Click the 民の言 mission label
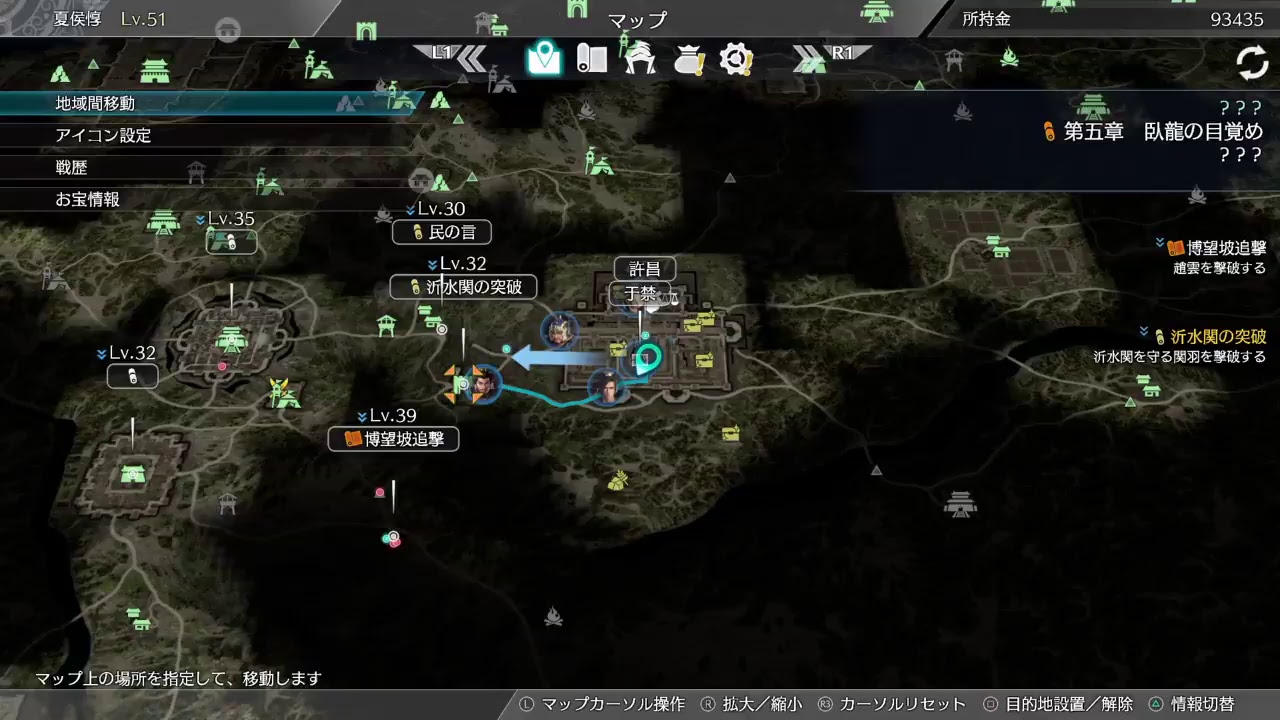Image resolution: width=1280 pixels, height=720 pixels. 441,232
